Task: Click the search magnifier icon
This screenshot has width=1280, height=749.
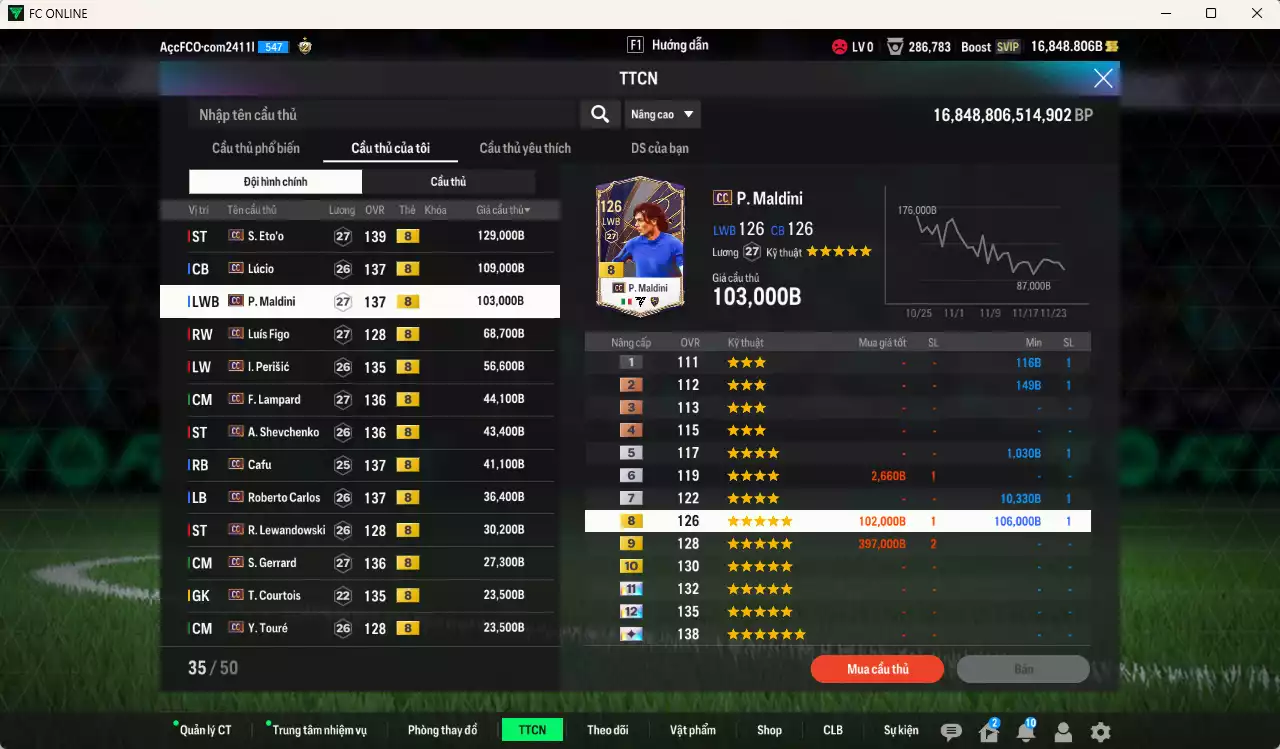Action: [599, 114]
